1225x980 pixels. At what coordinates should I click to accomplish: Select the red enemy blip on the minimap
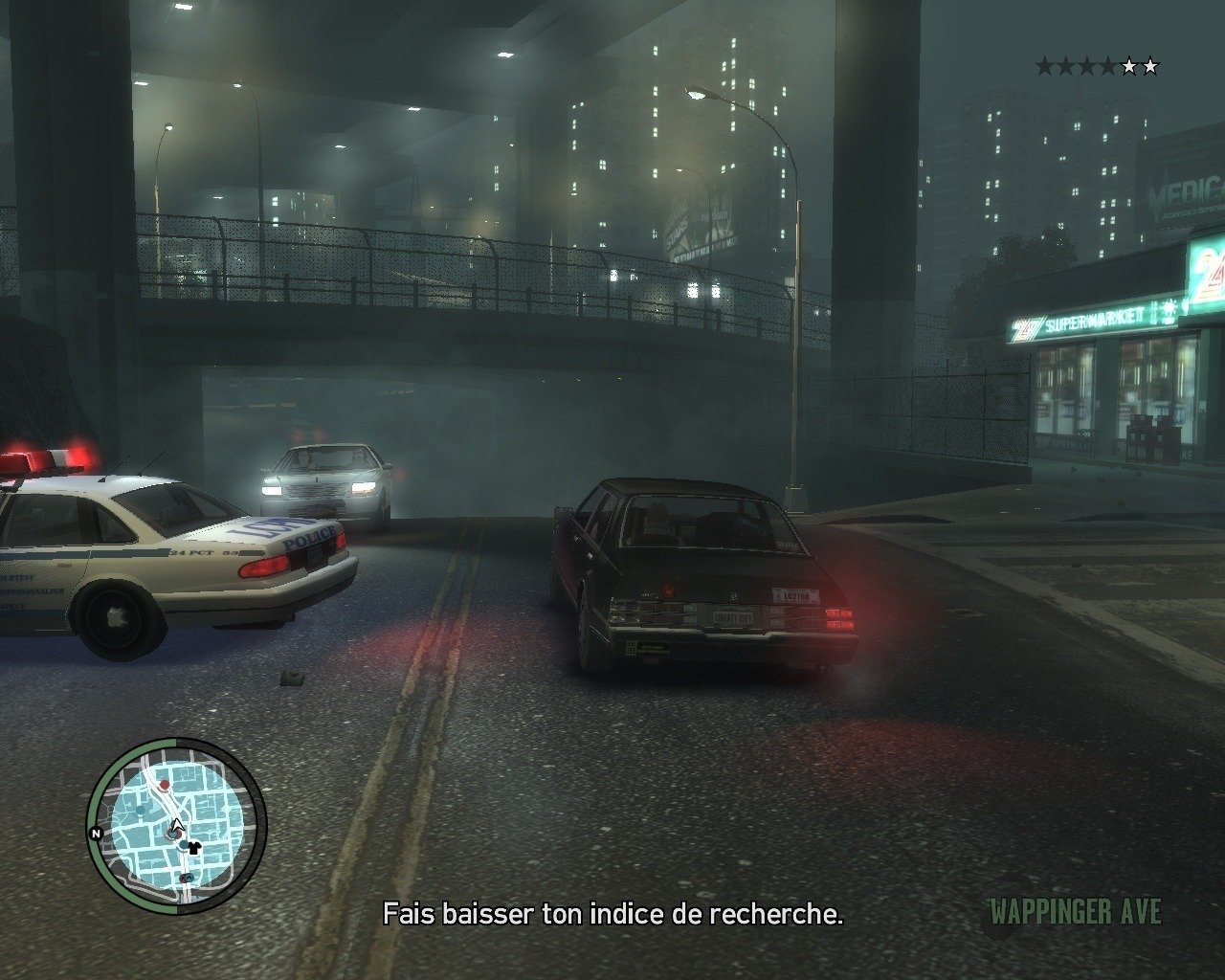[164, 785]
